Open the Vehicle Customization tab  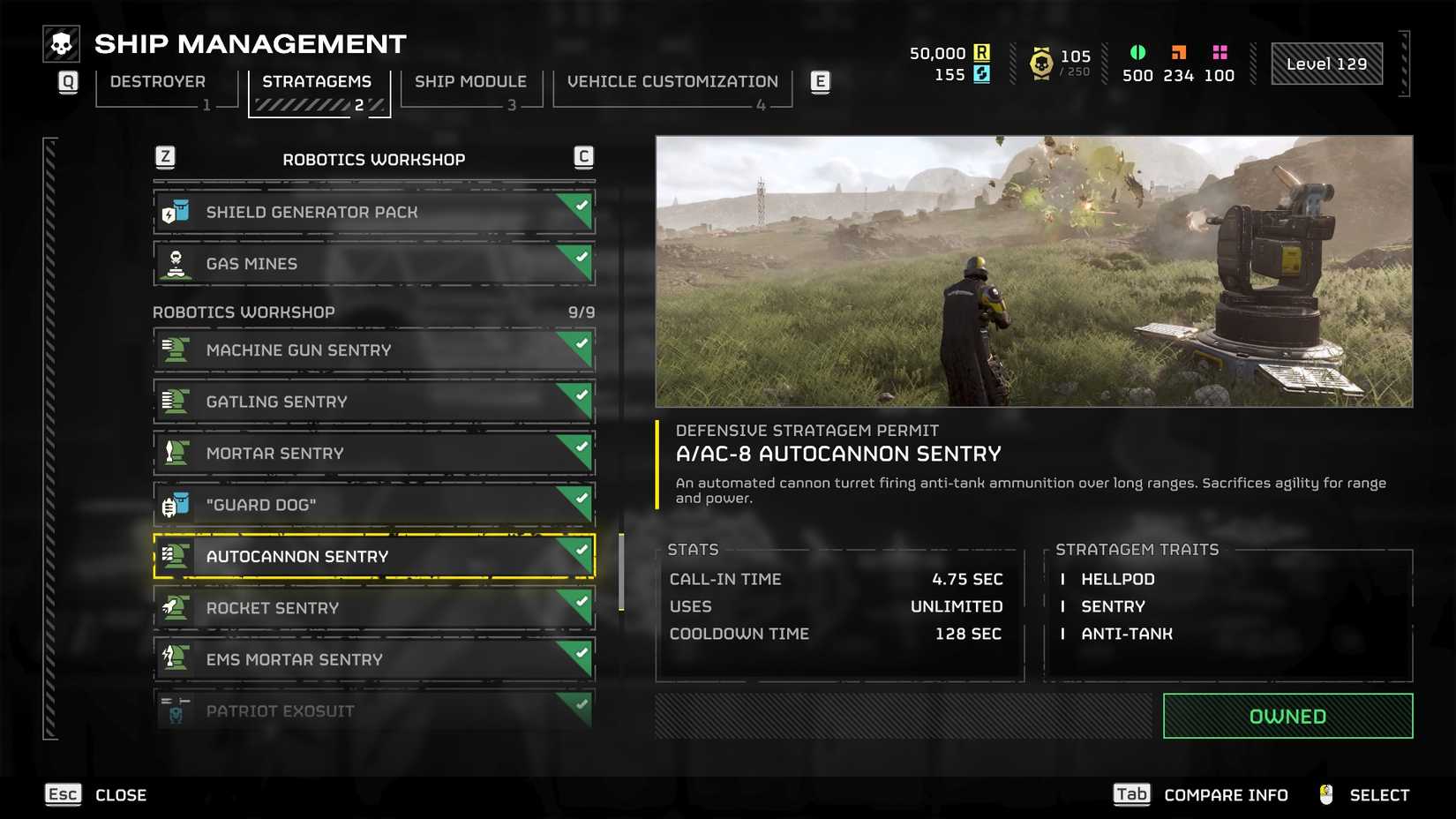(x=672, y=81)
